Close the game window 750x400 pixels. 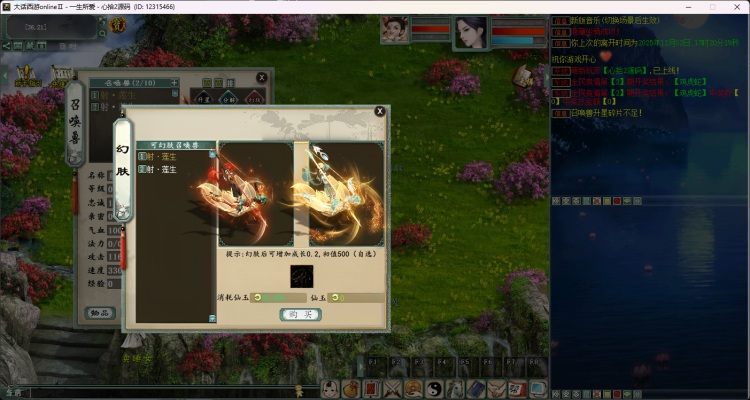pos(736,6)
